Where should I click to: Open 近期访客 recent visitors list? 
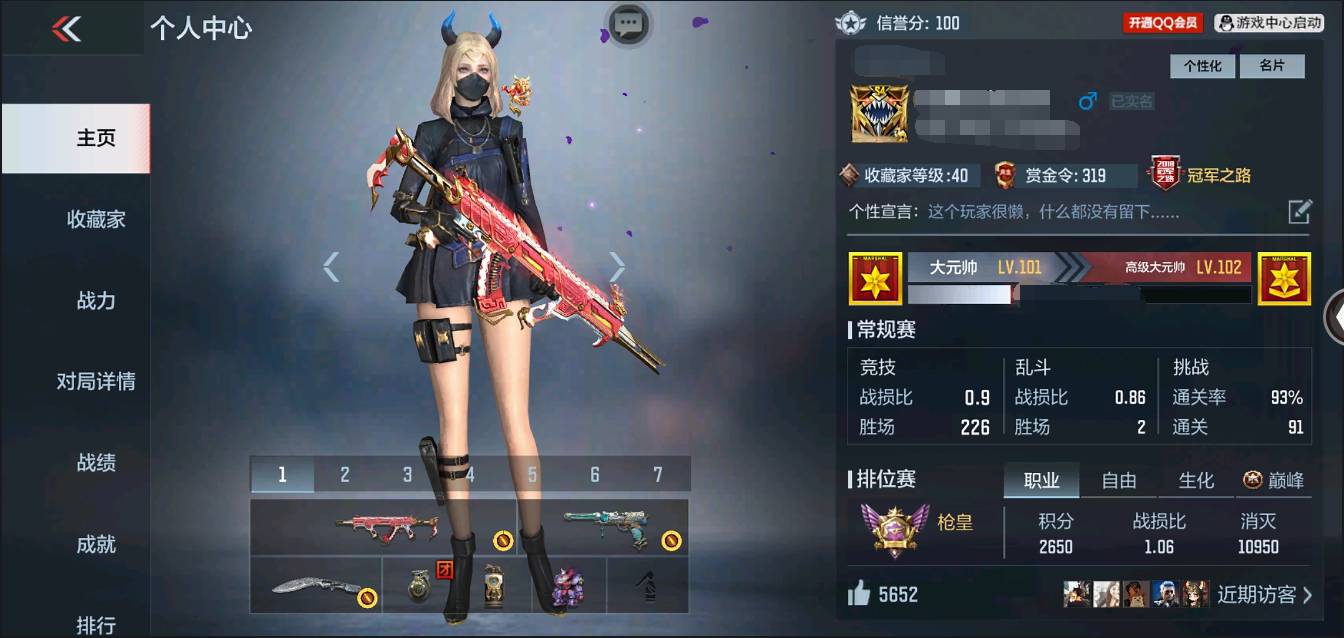pyautogui.click(x=1264, y=595)
